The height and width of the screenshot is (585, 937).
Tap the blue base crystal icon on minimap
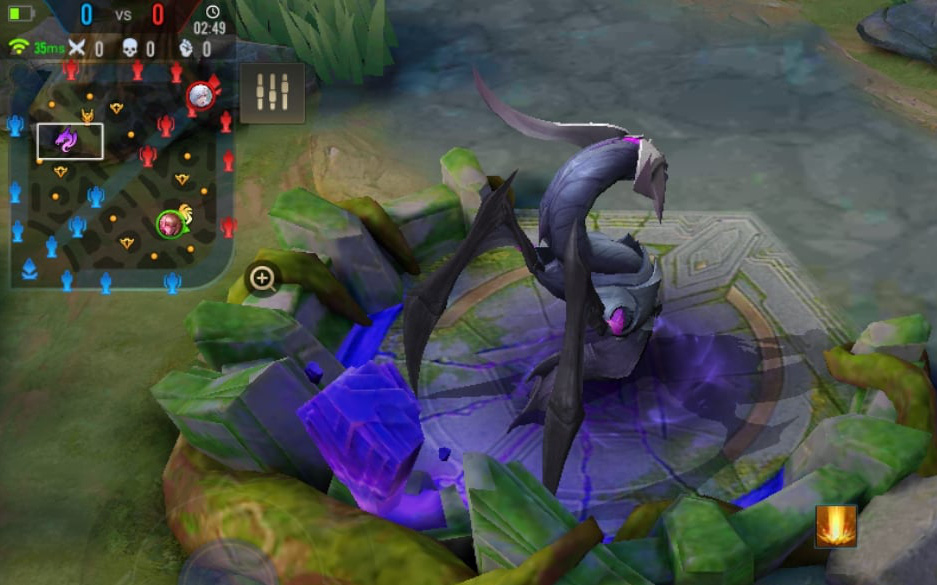[x=30, y=268]
